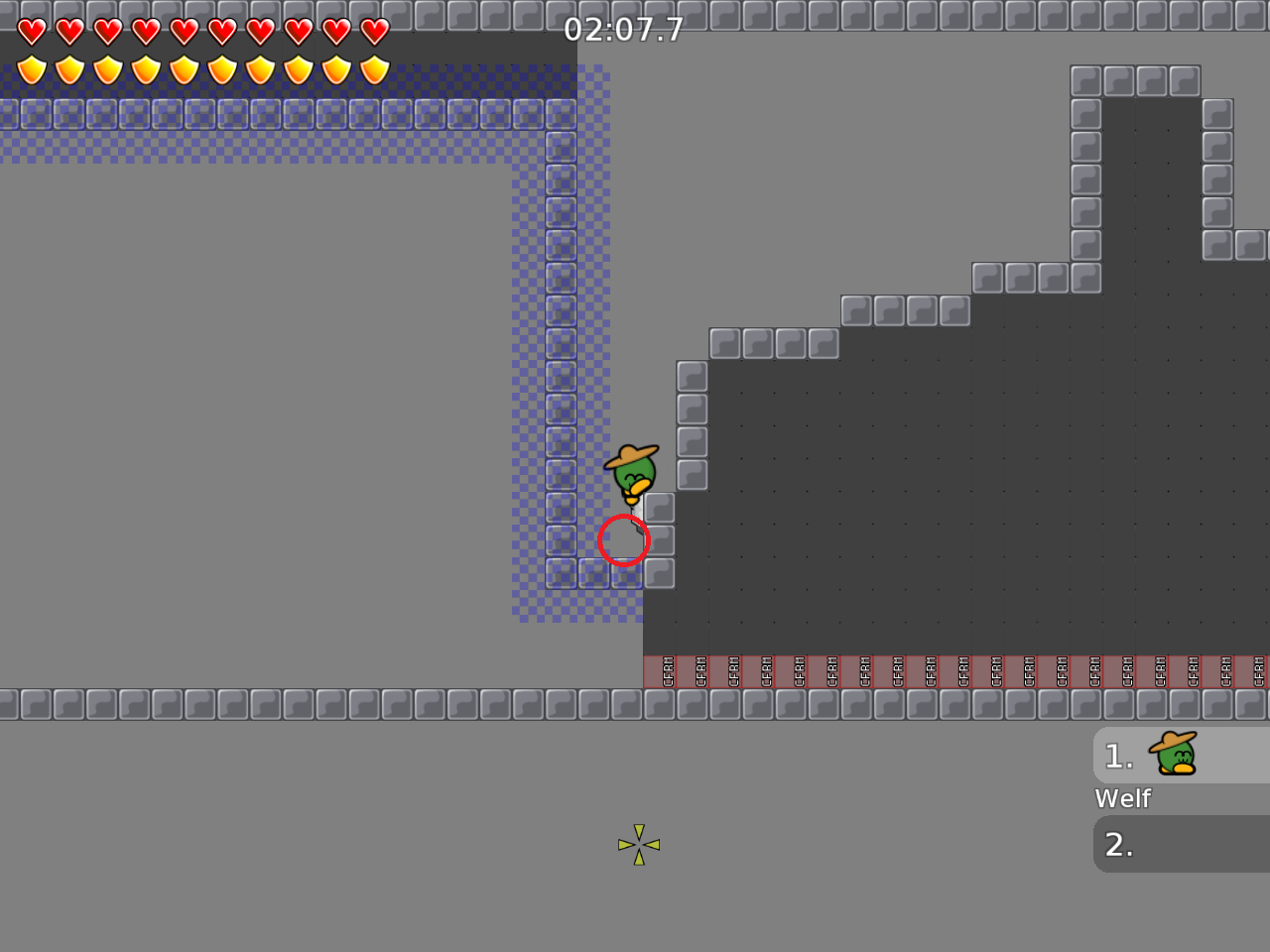Image resolution: width=1270 pixels, height=952 pixels.
Task: Expand the rank 2 leaderboard slot
Action: (1151, 844)
